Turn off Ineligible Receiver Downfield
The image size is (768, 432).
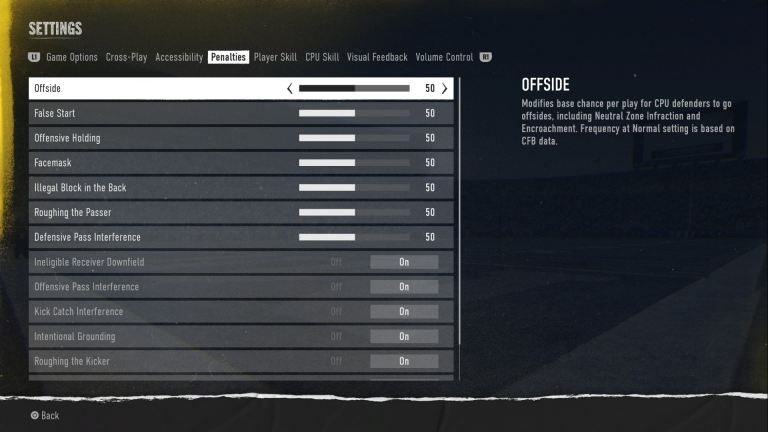(x=336, y=262)
